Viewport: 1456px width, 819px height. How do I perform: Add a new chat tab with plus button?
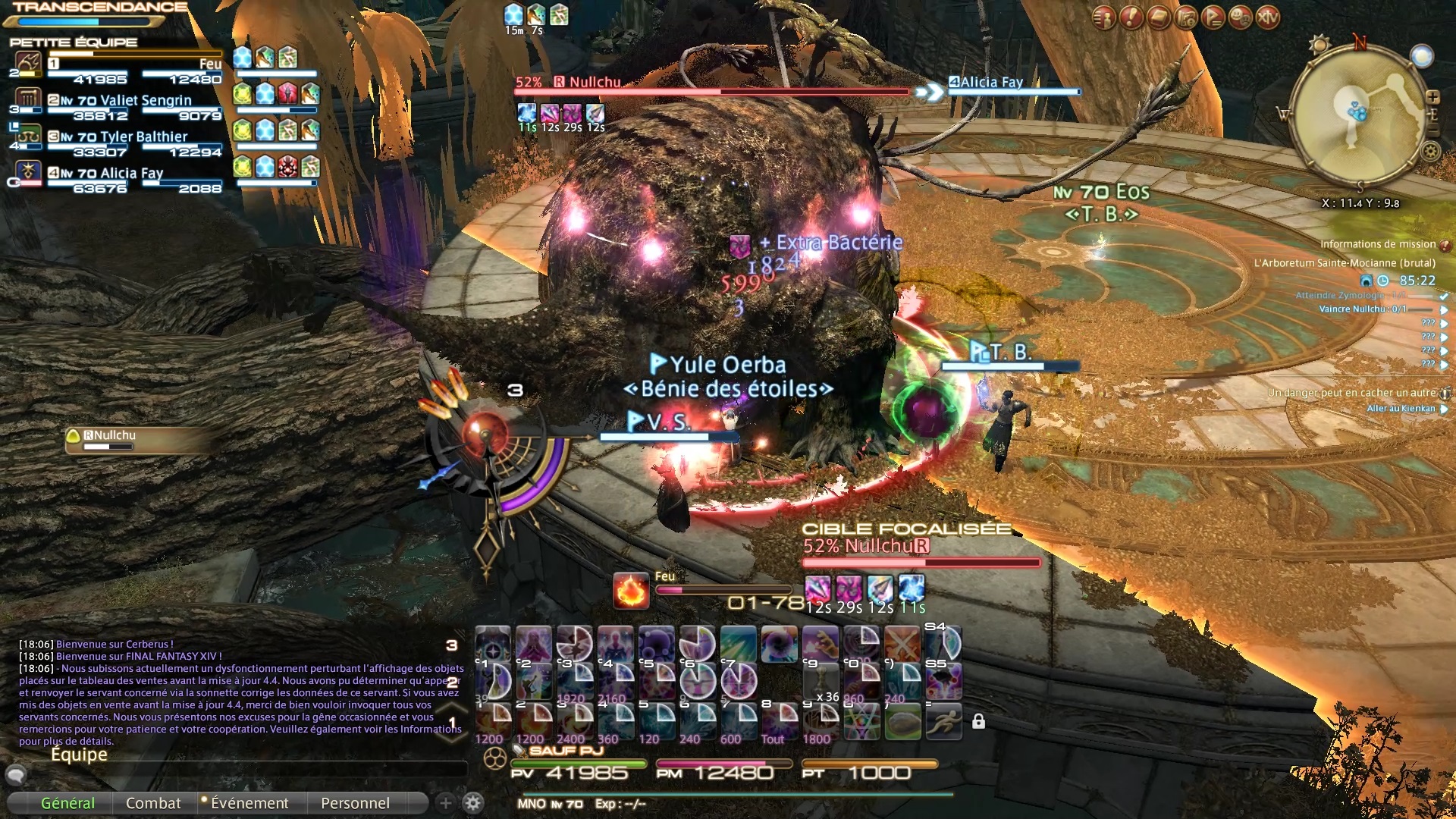click(x=445, y=803)
